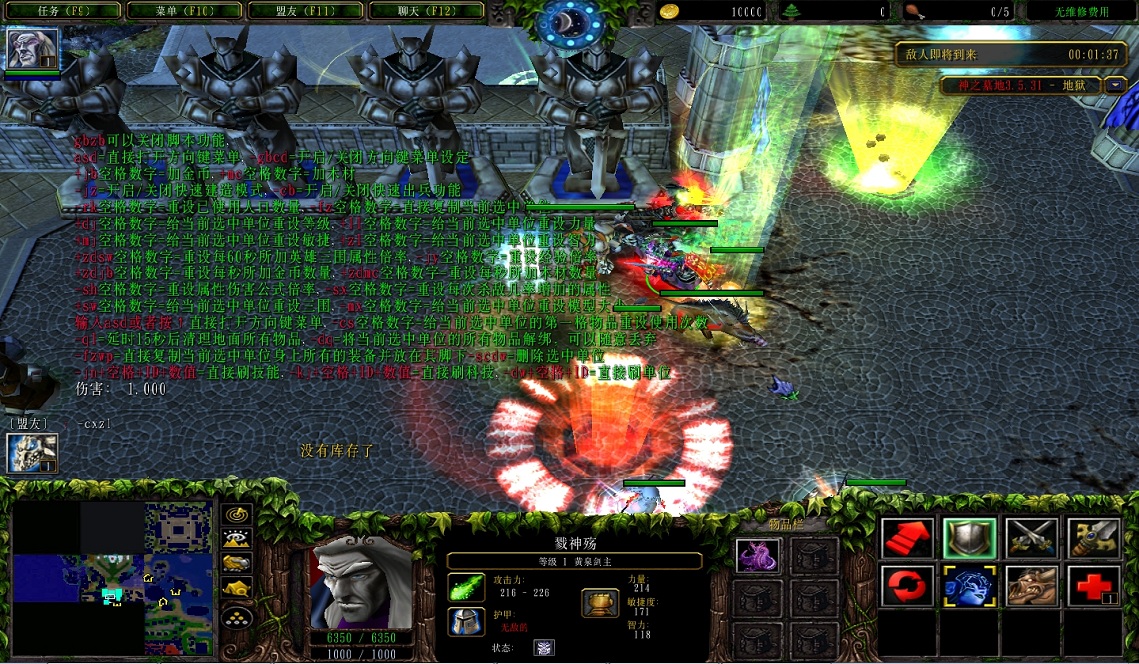Image resolution: width=1139 pixels, height=664 pixels.
Task: Activate the red arrow Move command
Action: 908,539
